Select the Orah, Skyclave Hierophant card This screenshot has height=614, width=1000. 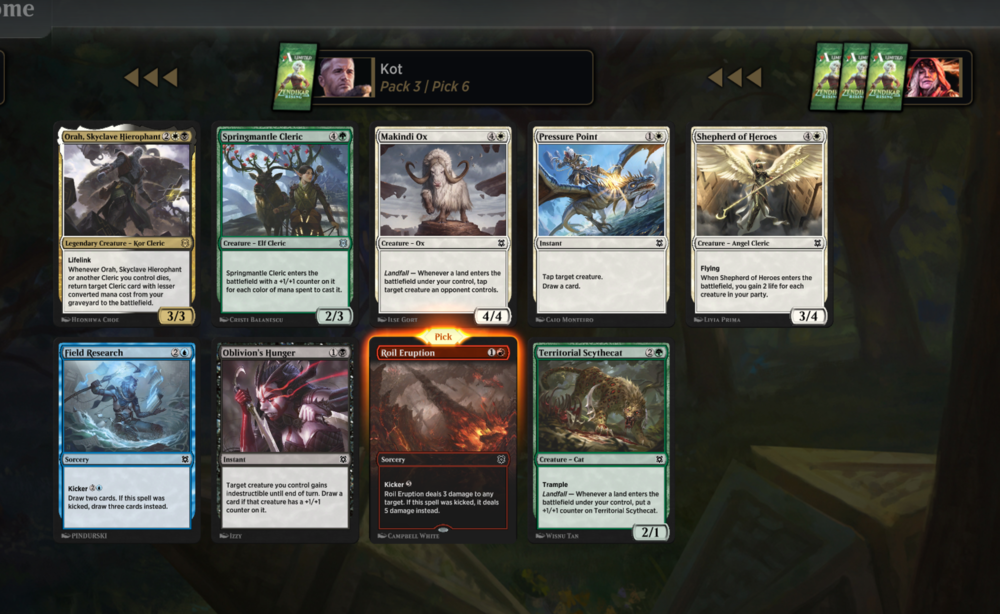point(127,225)
